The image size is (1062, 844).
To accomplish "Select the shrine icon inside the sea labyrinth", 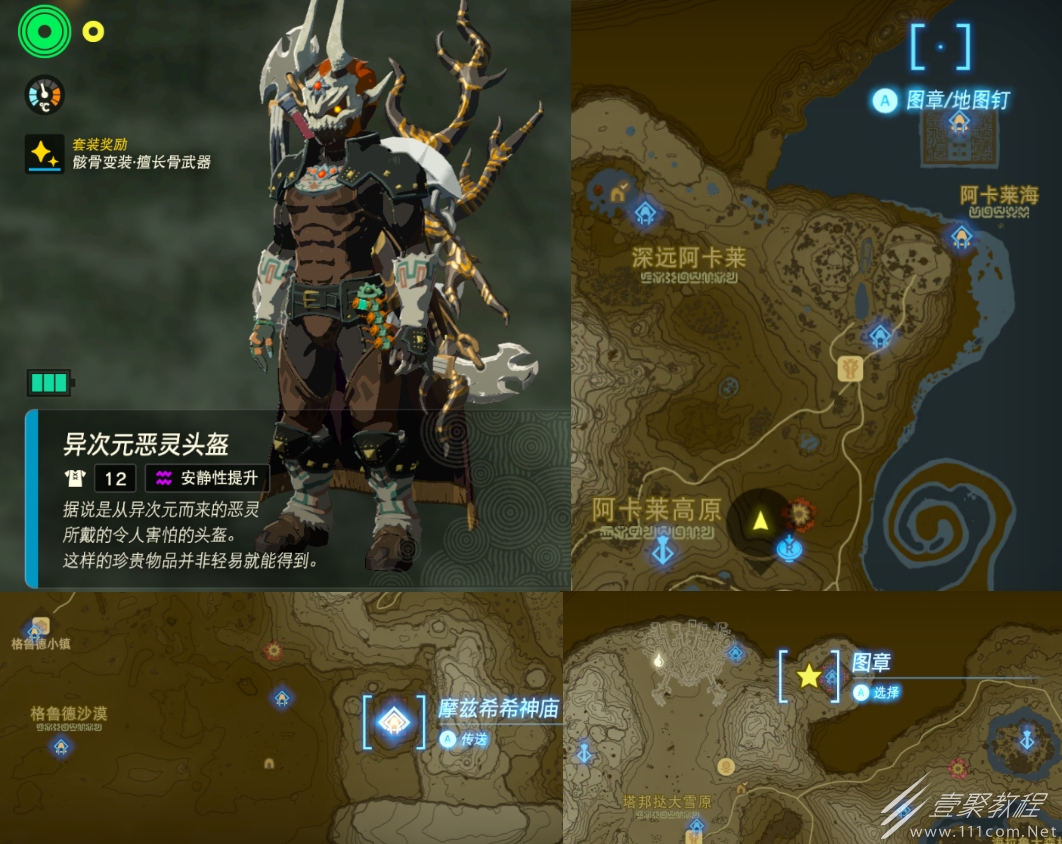I will pos(959,122).
